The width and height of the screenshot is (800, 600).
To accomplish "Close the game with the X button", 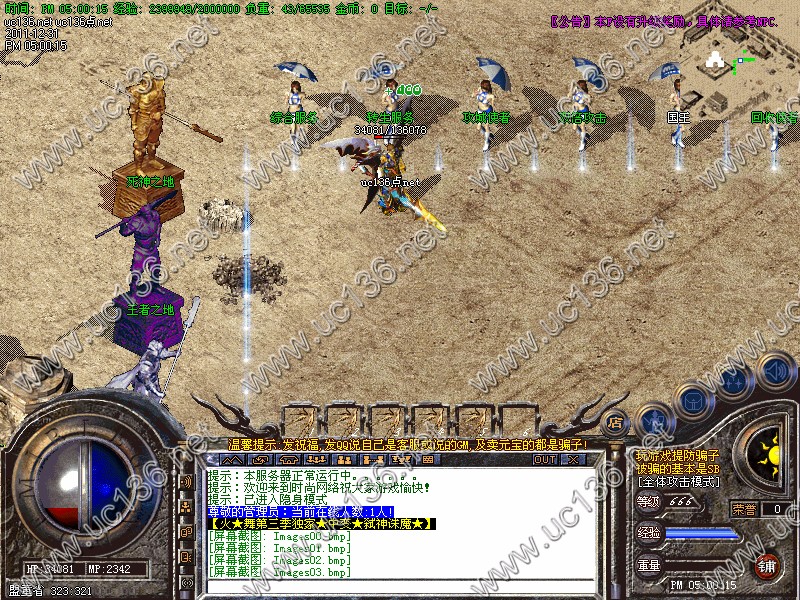I will pyautogui.click(x=573, y=460).
